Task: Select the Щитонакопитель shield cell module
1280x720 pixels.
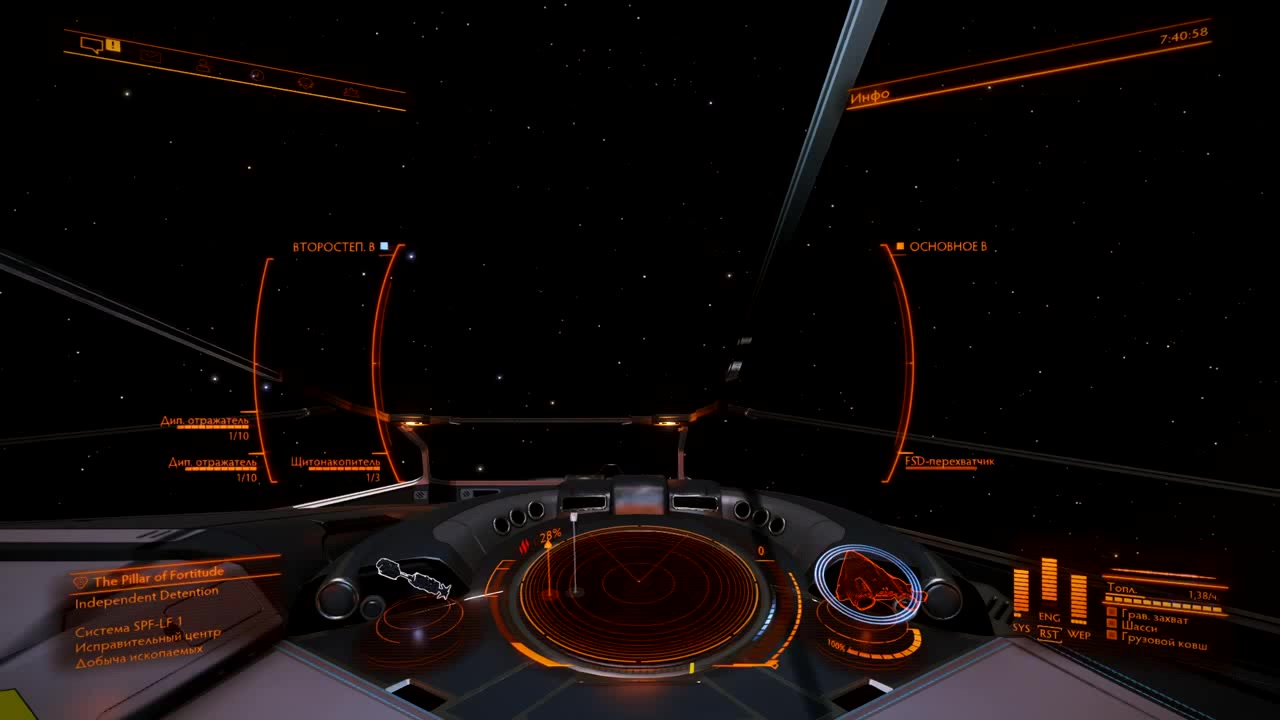Action: point(335,463)
